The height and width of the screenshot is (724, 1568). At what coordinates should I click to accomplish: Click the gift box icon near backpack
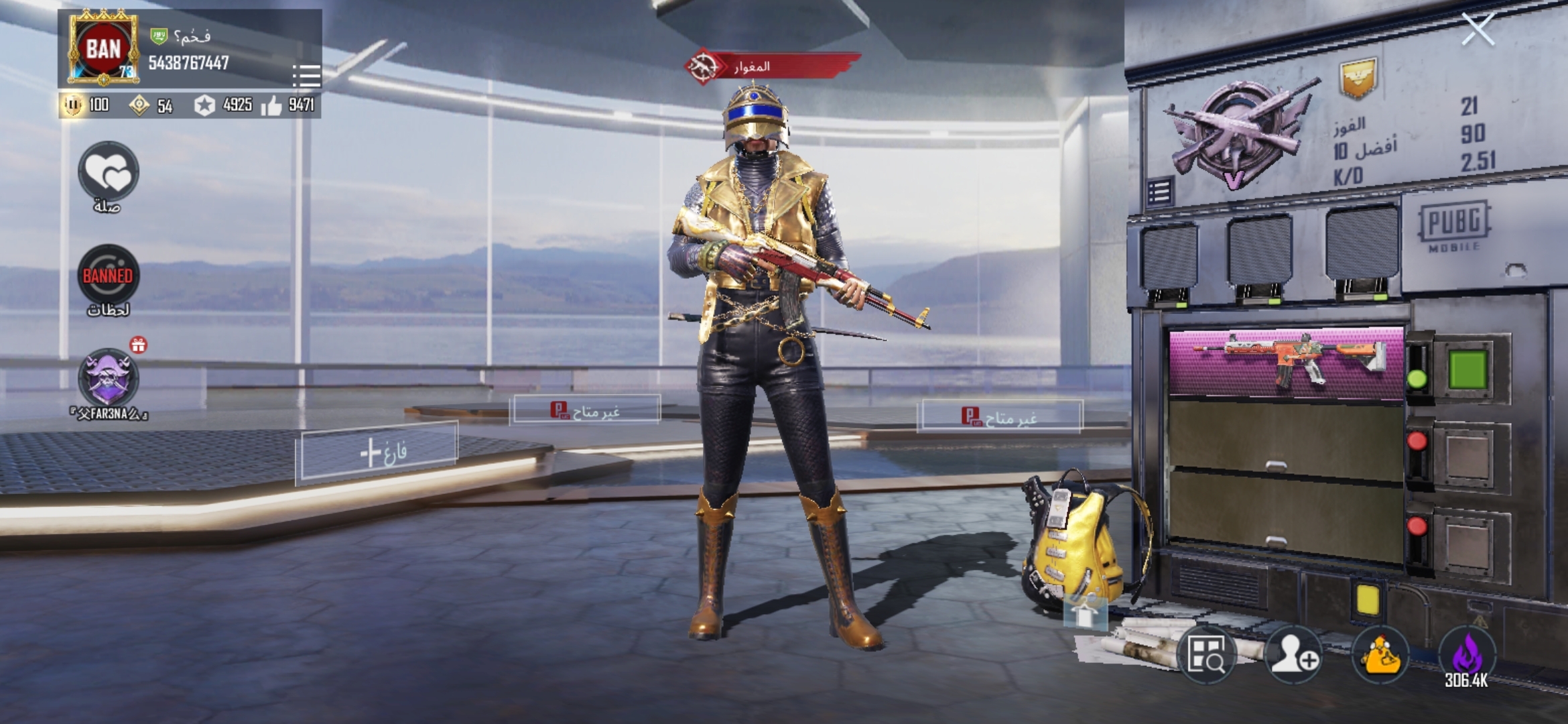[x=1085, y=612]
